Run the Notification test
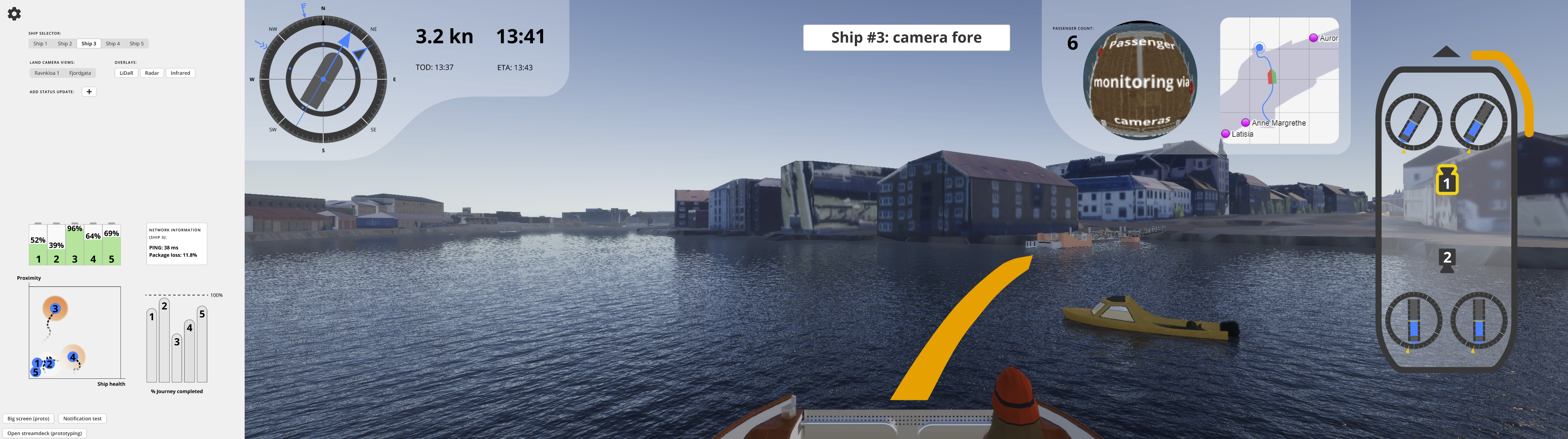The image size is (1568, 439). (82, 418)
